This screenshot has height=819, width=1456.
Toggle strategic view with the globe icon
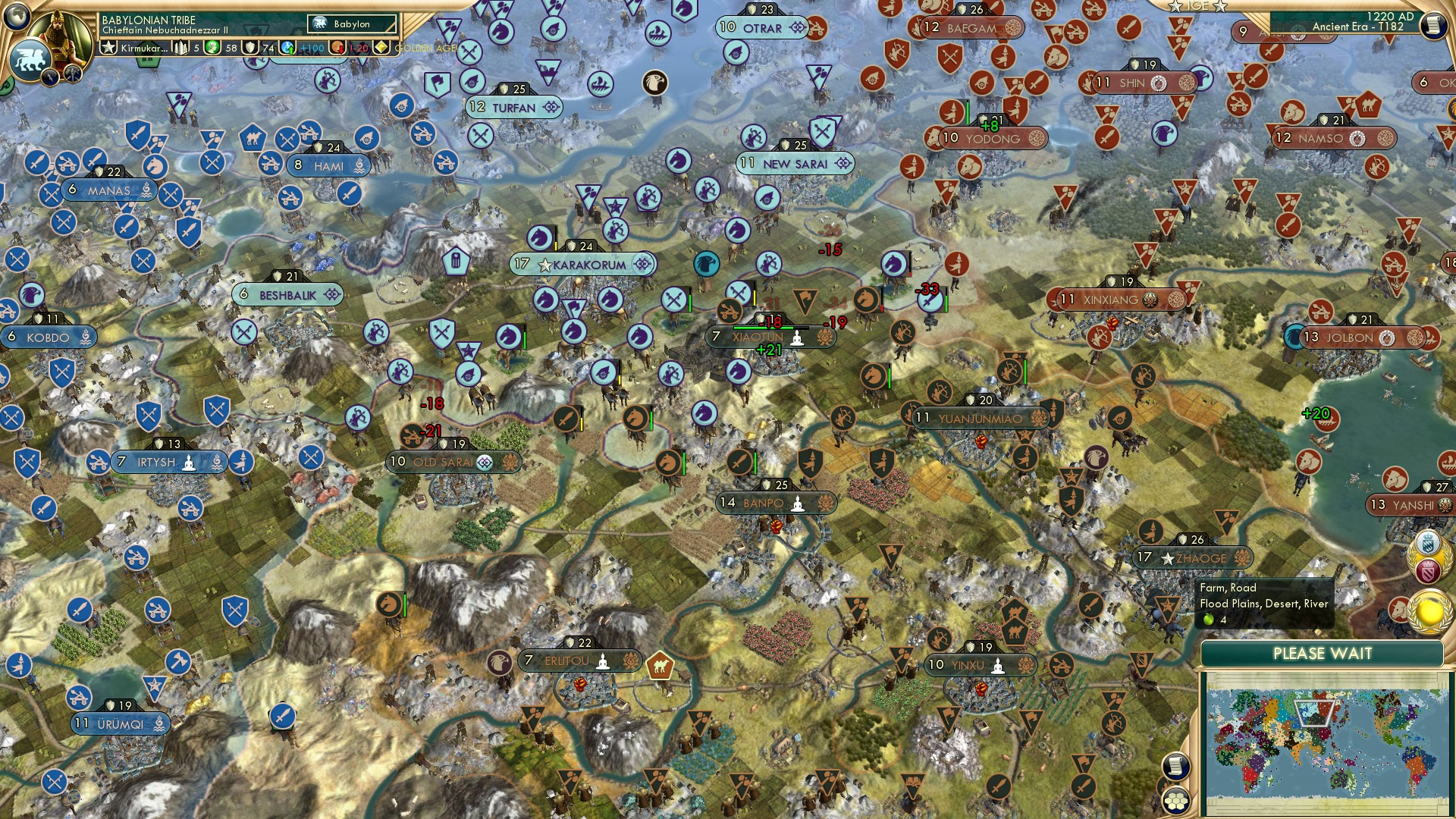(18, 17)
